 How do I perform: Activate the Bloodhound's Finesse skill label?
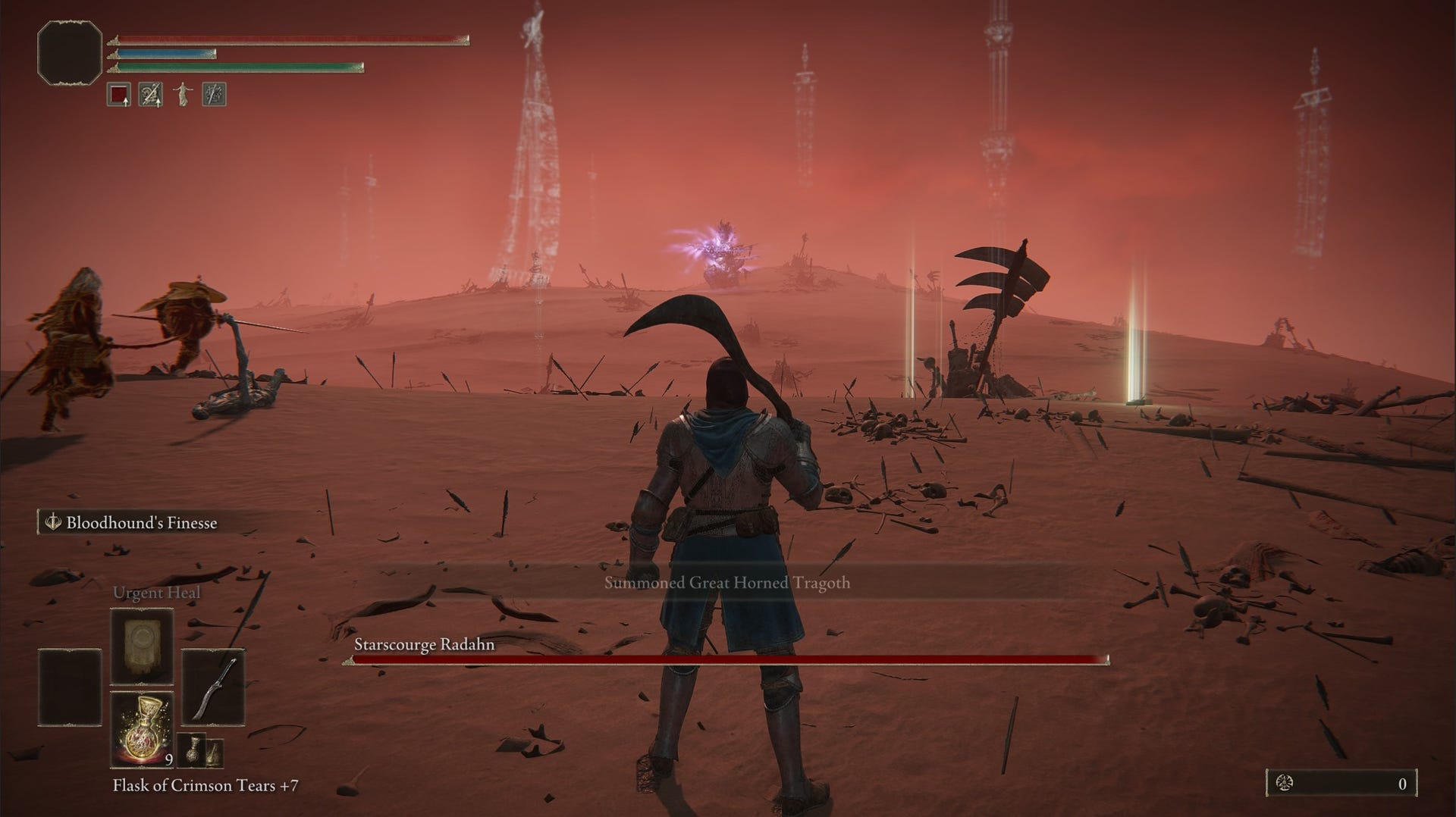141,522
